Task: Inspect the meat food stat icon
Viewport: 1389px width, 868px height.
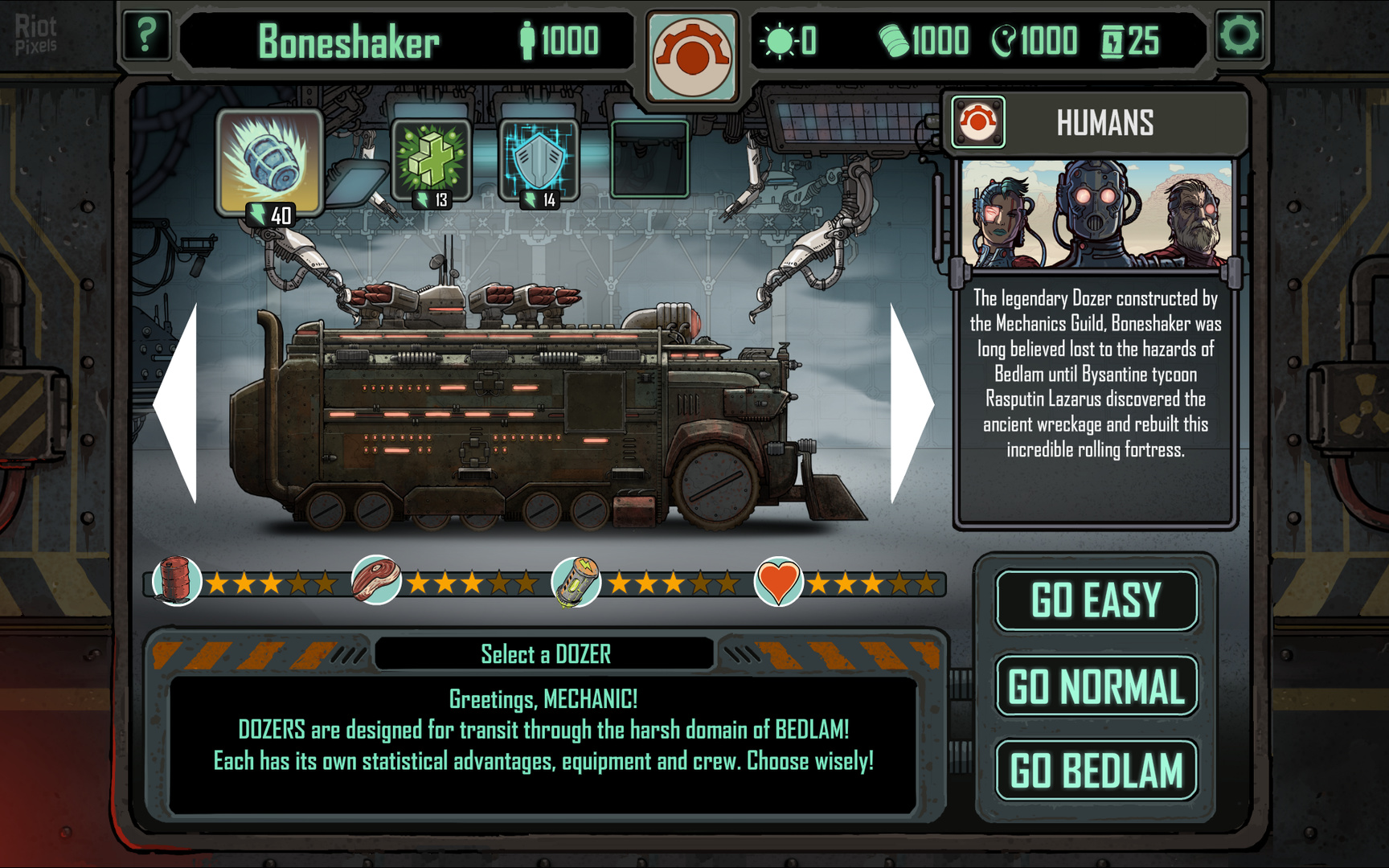Action: [376, 579]
